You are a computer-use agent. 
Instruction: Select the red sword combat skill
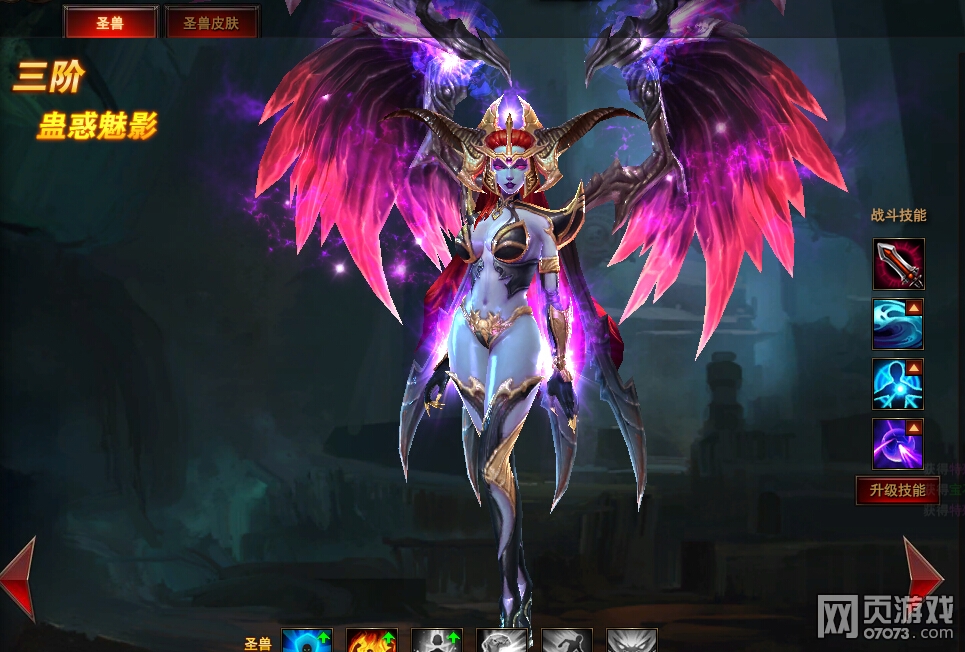[x=898, y=264]
